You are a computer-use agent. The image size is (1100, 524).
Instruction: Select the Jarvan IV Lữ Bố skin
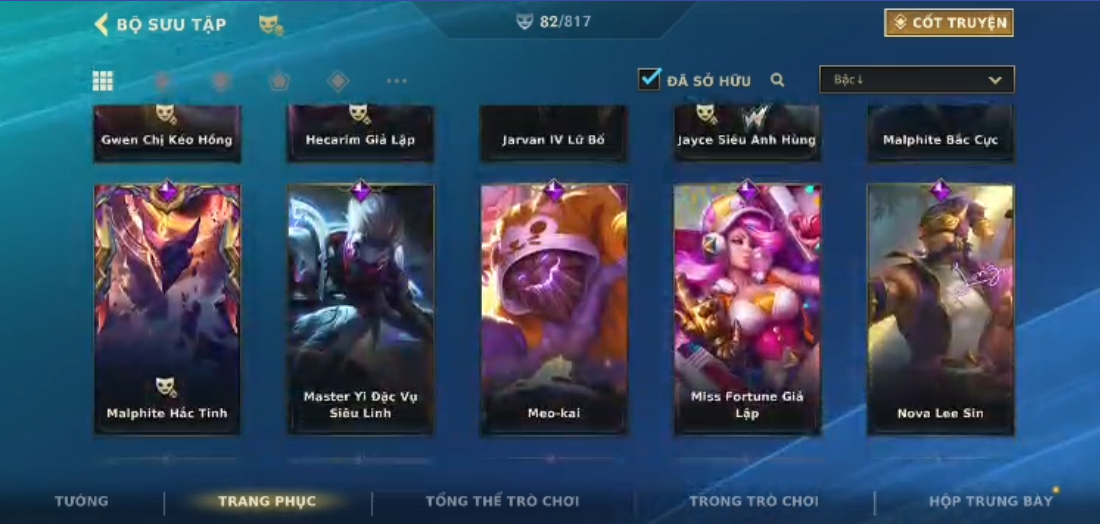click(x=554, y=133)
